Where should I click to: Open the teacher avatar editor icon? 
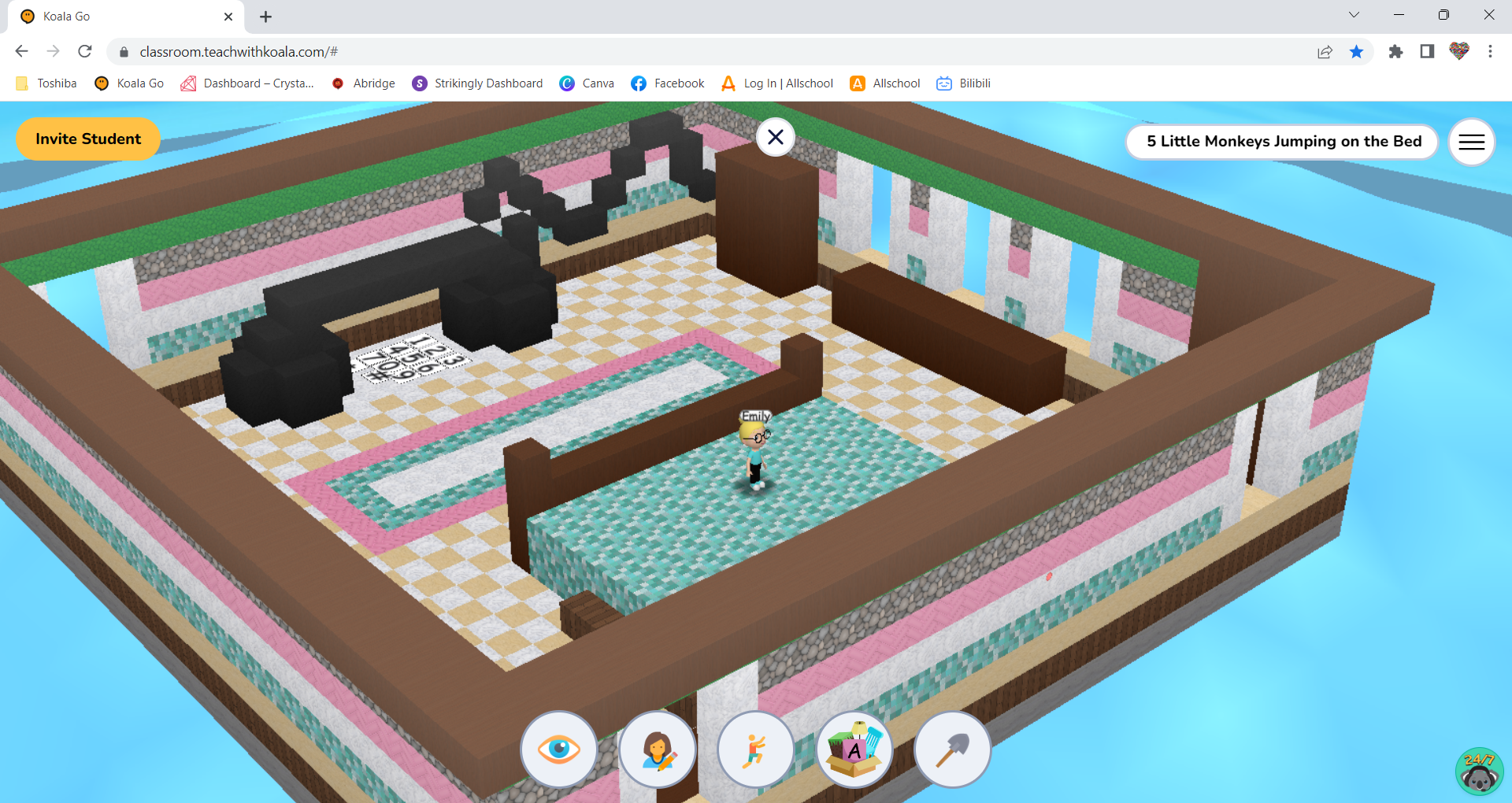pyautogui.click(x=658, y=749)
